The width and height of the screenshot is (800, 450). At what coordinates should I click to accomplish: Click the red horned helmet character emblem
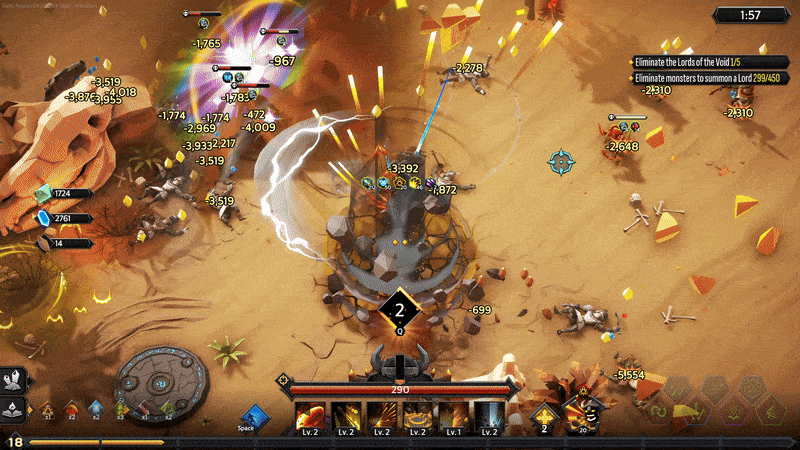click(x=397, y=362)
